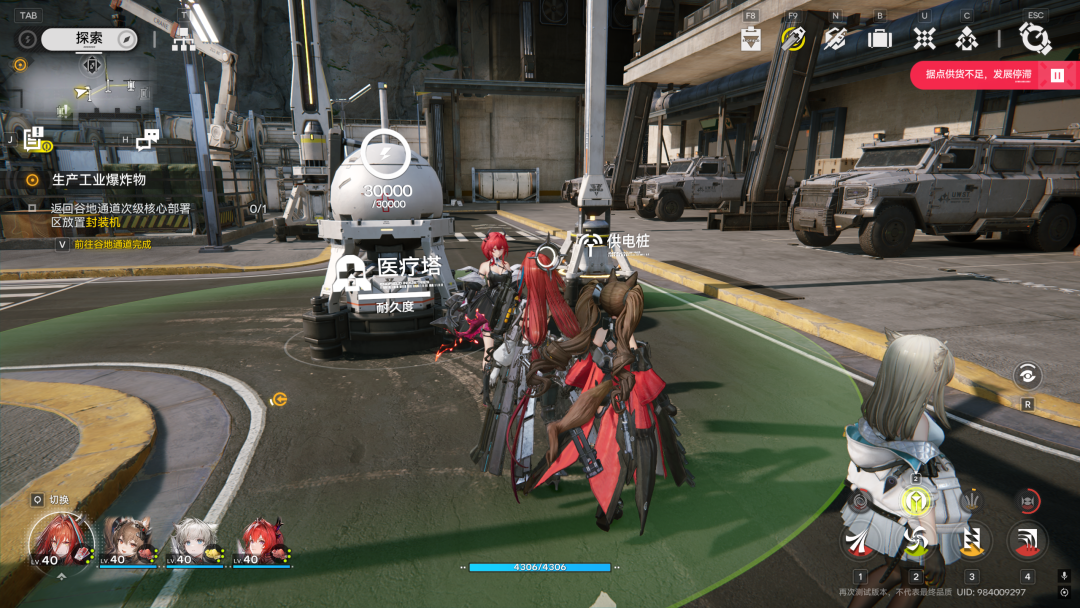Viewport: 1080px width, 608px height.
Task: Activate the first combat skill icon
Action: 860,541
